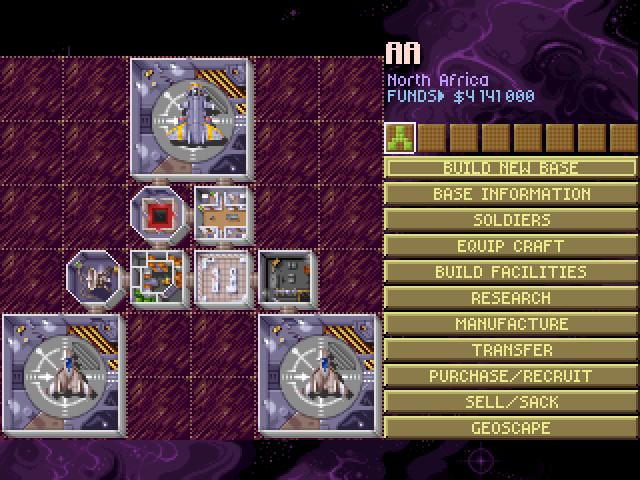Viewport: 640px width, 480px height.
Task: Select the red-centered octagonal facility tile
Action: pyautogui.click(x=158, y=212)
